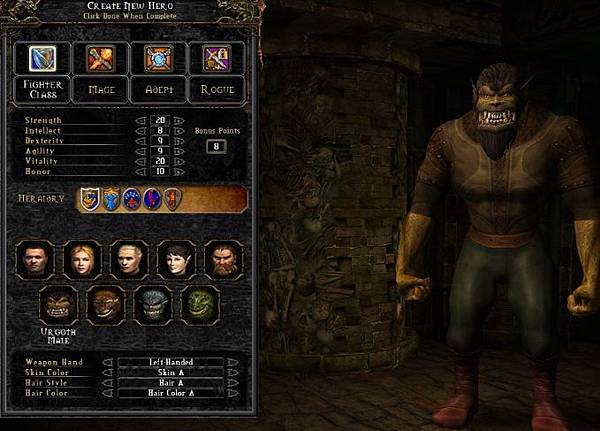This screenshot has width=600, height=431.
Task: Choose the Mage class button
Action: pyautogui.click(x=101, y=89)
